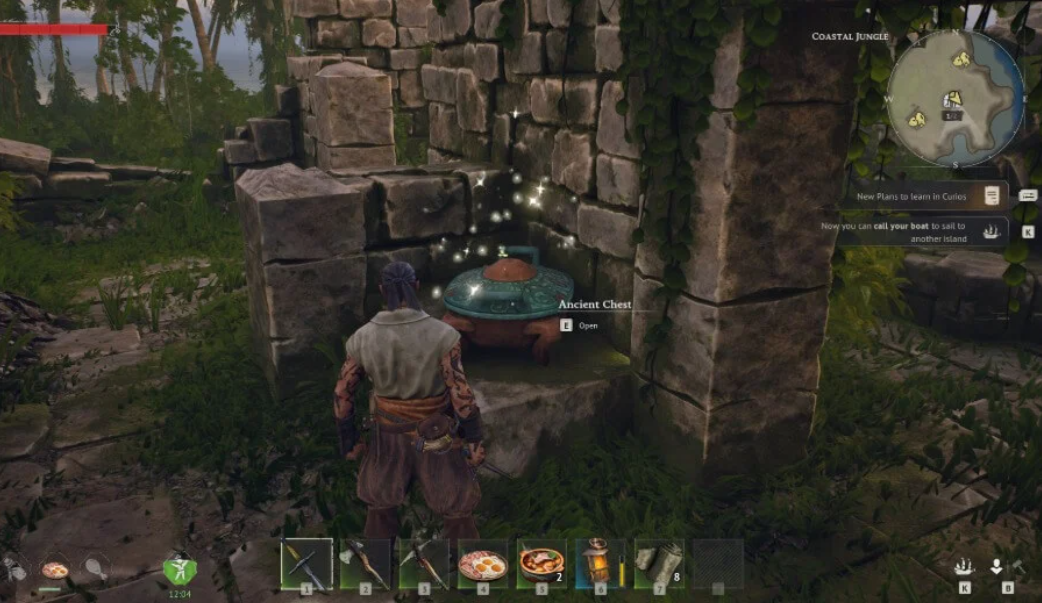Select the bandage rolls slot
This screenshot has height=603, width=1042.
coord(659,564)
